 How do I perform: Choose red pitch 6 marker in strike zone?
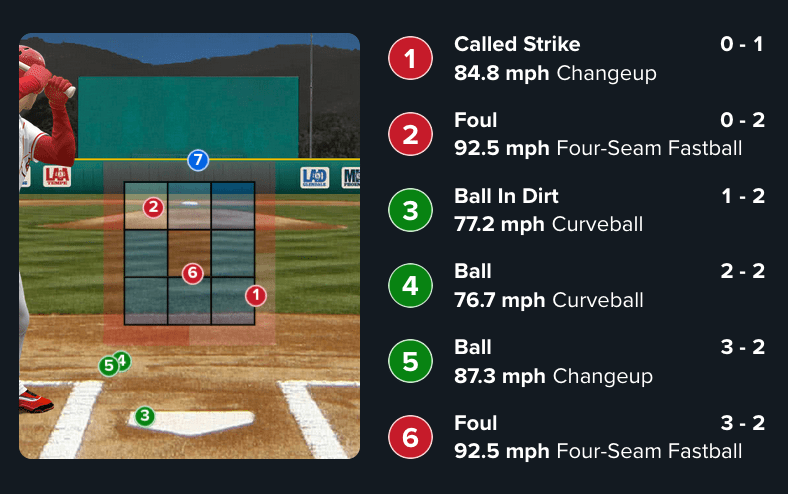point(193,272)
